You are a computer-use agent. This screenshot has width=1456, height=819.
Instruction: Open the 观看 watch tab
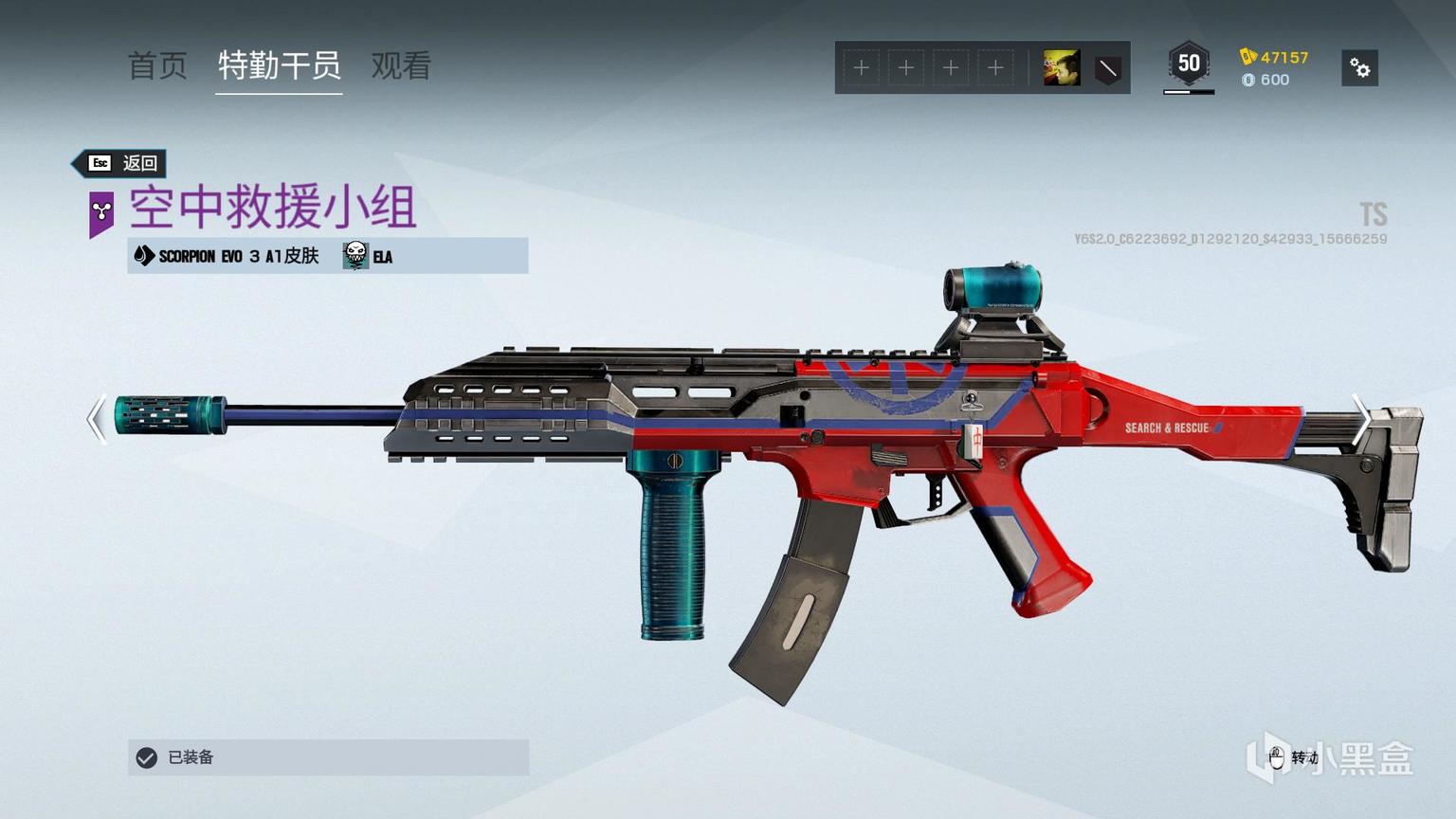point(401,65)
